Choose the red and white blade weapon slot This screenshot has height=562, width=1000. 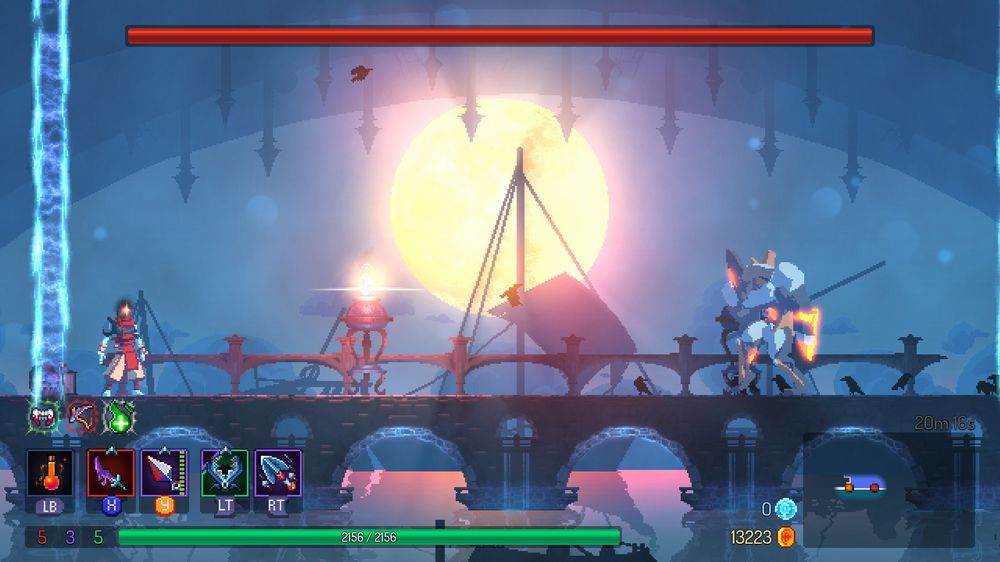(x=162, y=471)
